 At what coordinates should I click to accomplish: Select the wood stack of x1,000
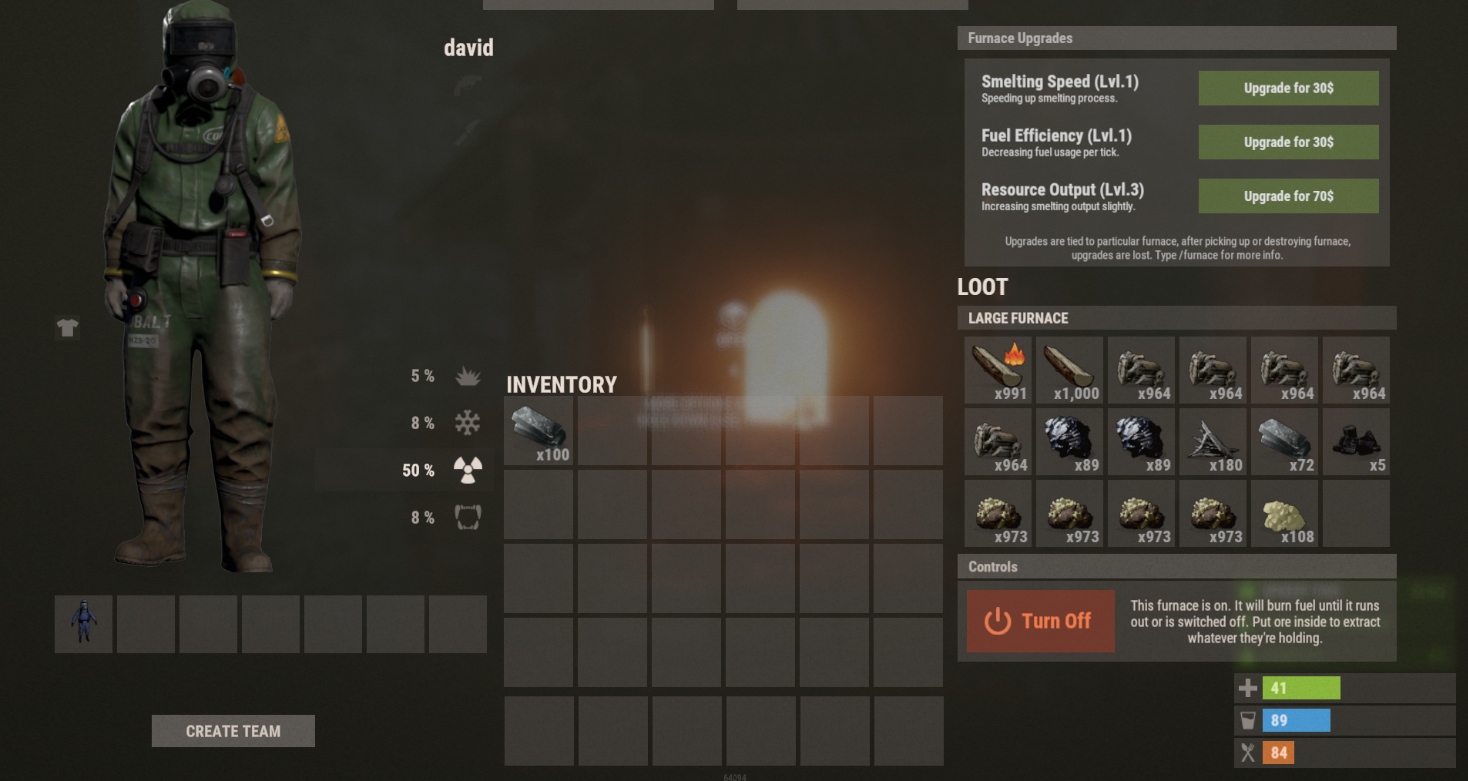point(1069,370)
